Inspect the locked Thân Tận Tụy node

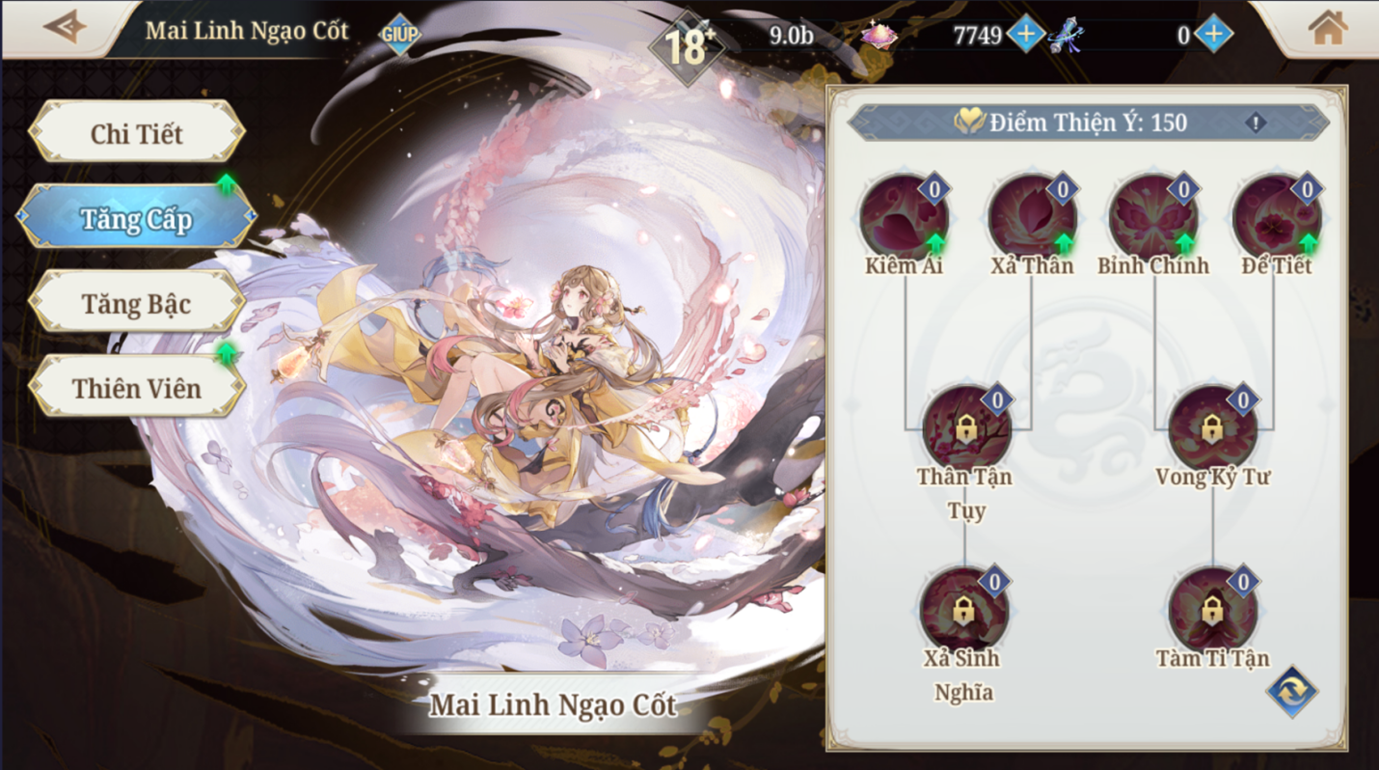click(965, 428)
